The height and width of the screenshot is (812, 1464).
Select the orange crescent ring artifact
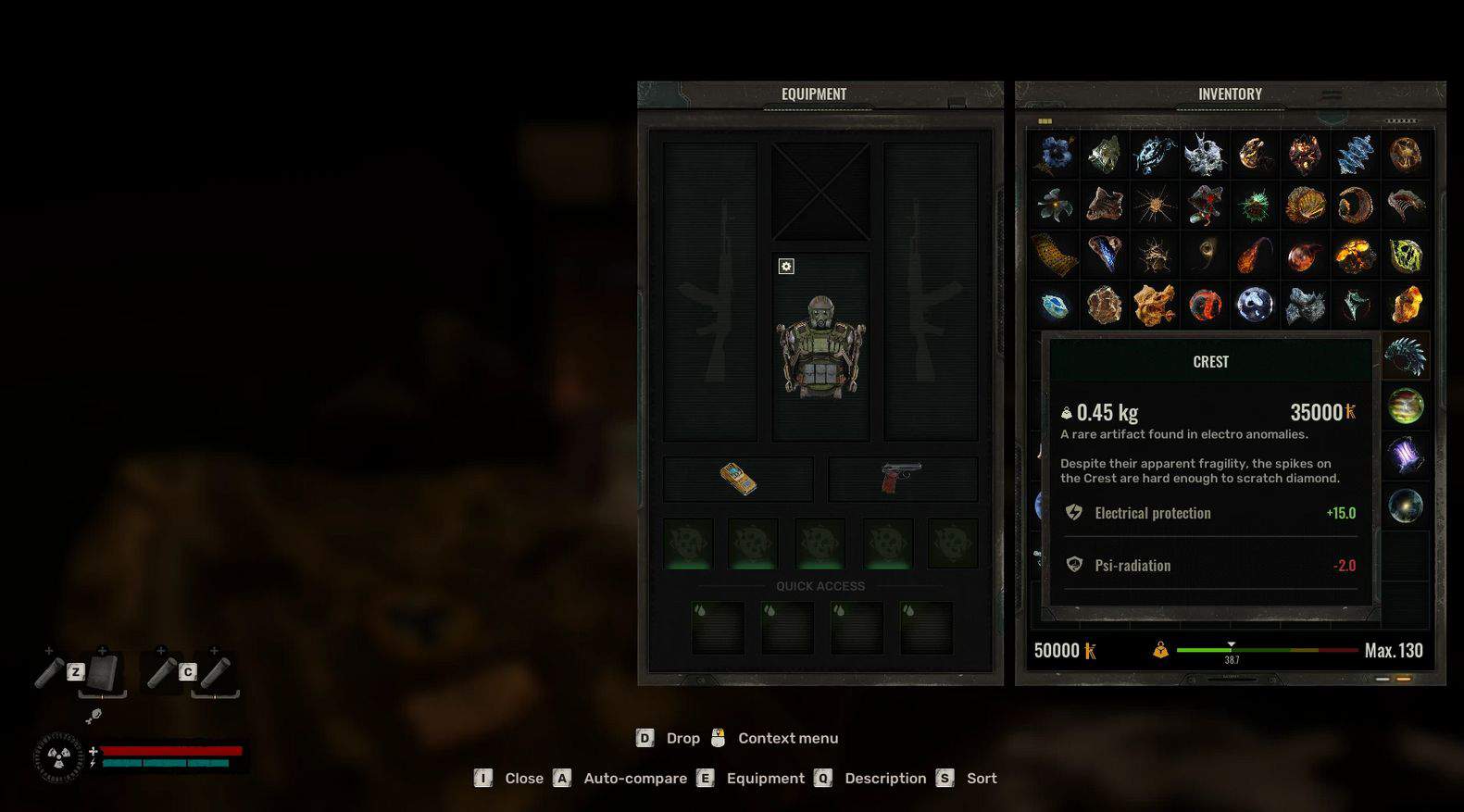[1355, 206]
